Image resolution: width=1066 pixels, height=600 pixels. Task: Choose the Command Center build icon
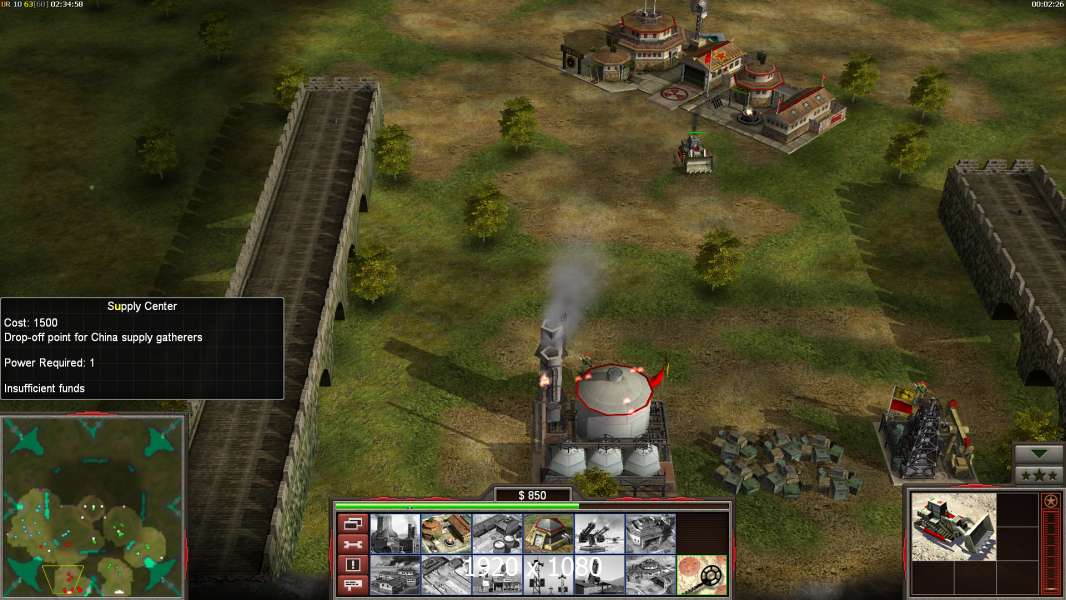pos(650,575)
